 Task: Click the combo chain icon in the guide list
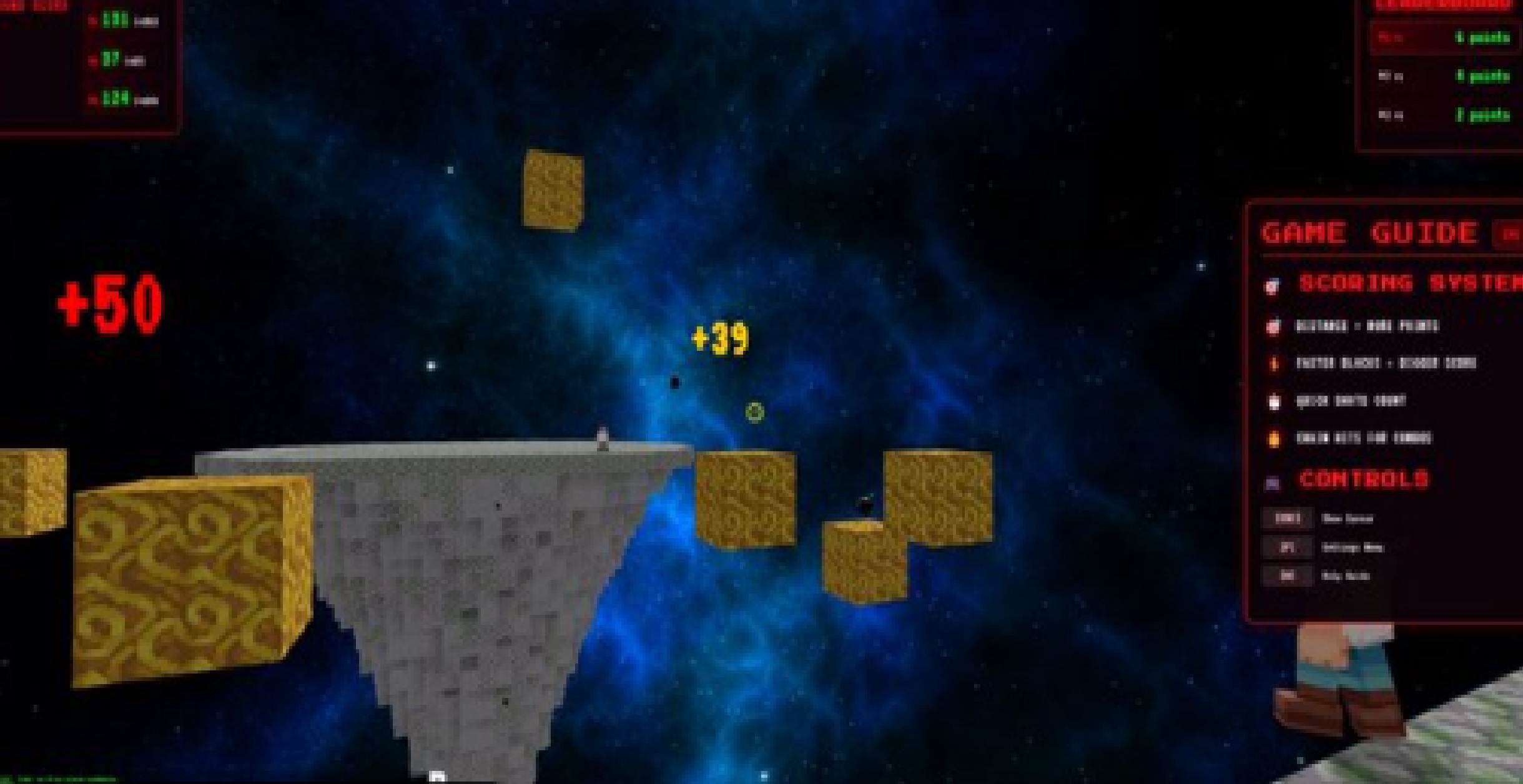pyautogui.click(x=1274, y=439)
